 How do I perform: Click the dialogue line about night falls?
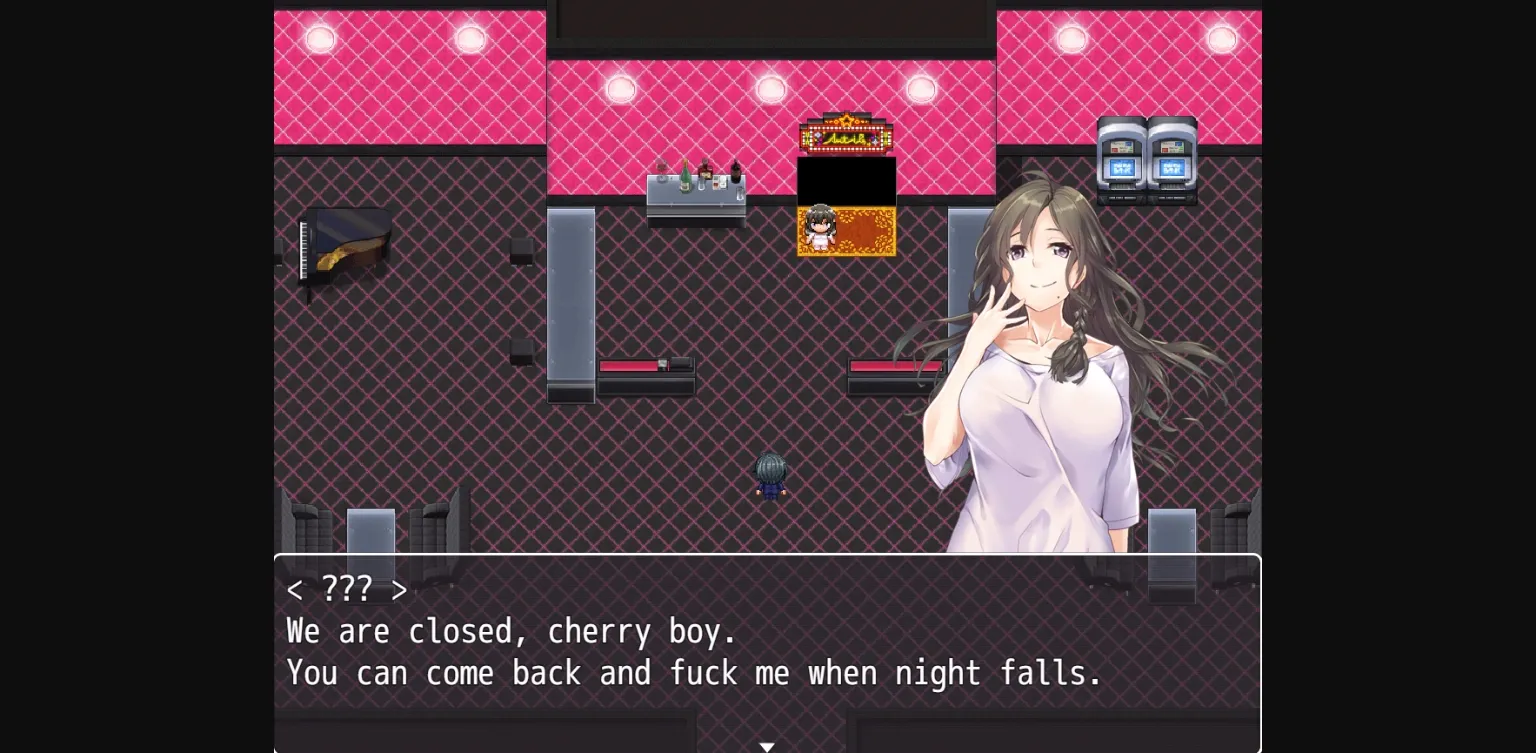693,673
